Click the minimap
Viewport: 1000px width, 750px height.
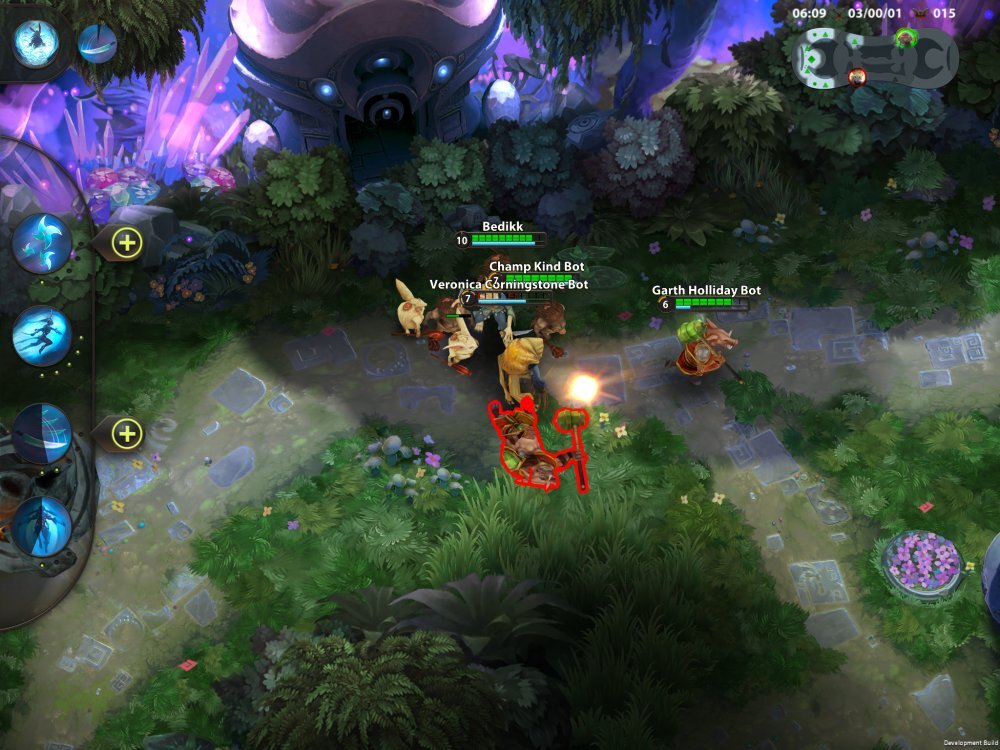875,58
